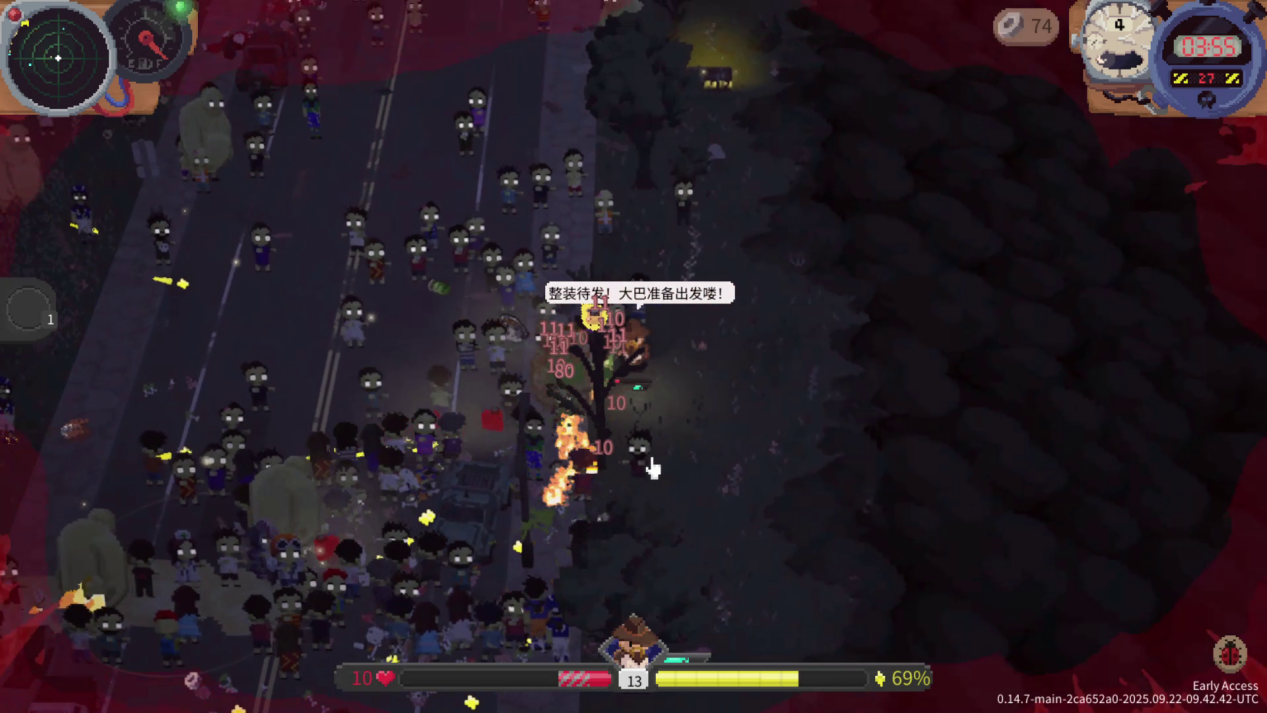
Task: Click the fuel gauge dial
Action: pyautogui.click(x=150, y=40)
